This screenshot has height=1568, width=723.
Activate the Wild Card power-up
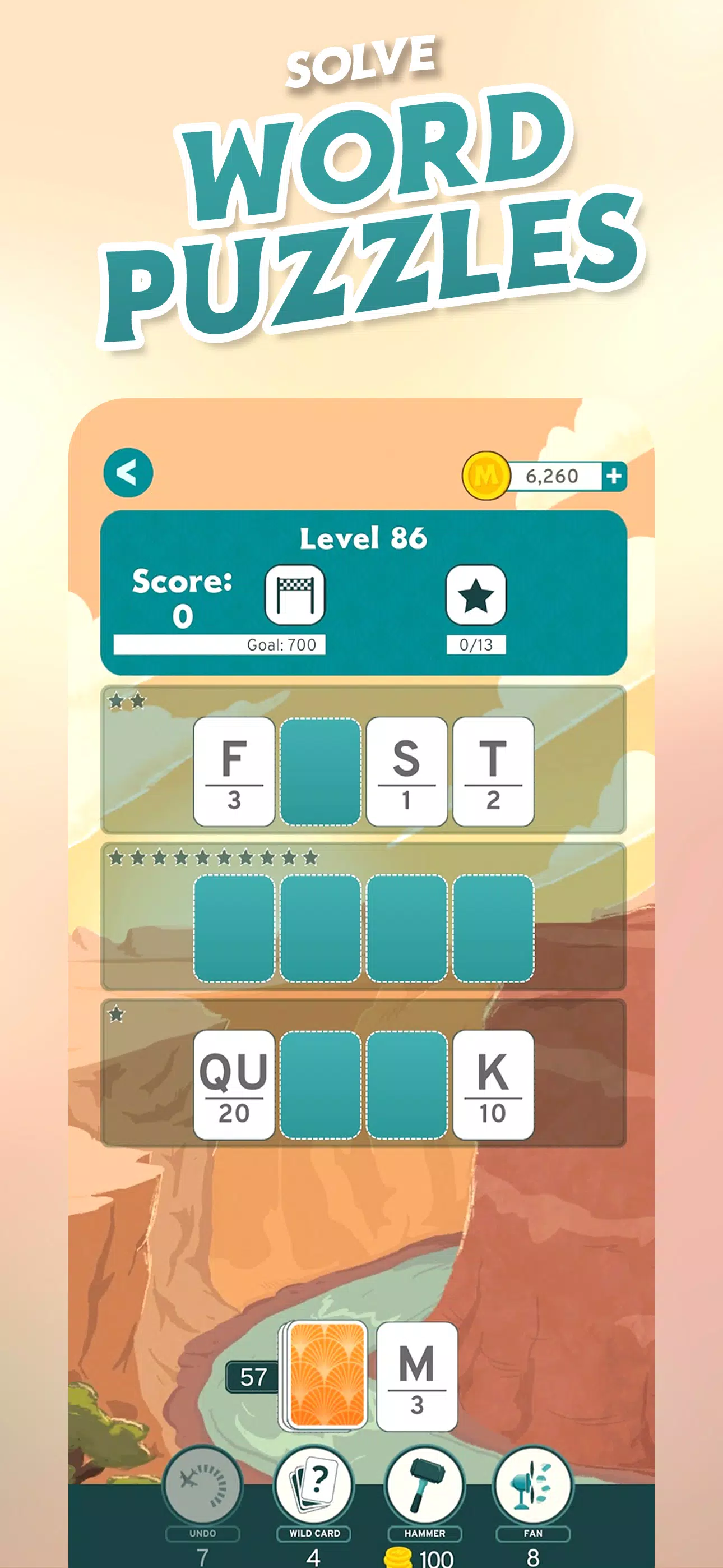(x=314, y=1487)
